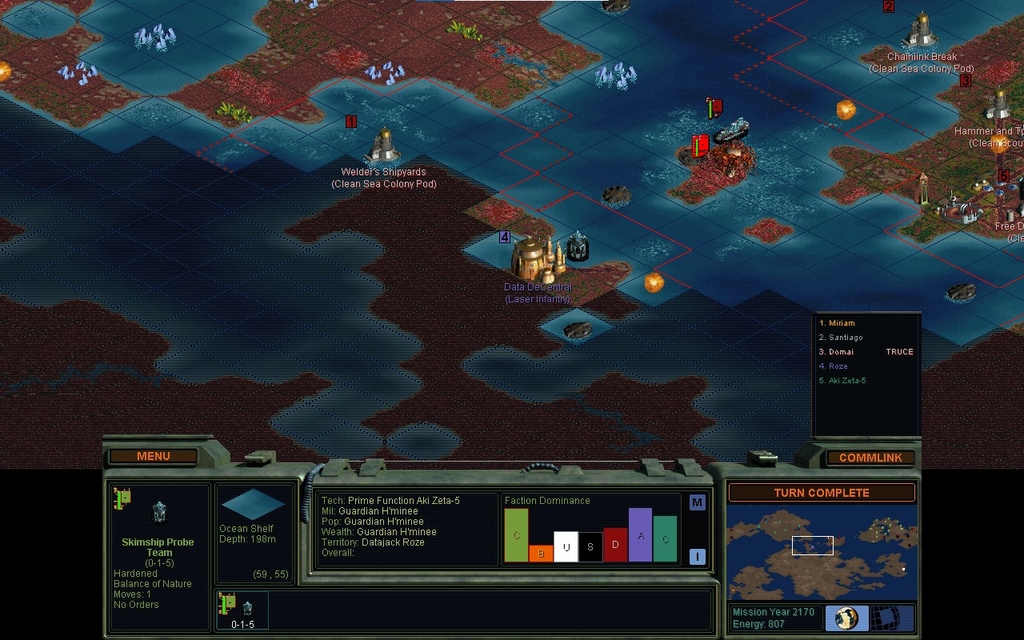Contact Domai from the faction list
Viewport: 1024px width, 640px height.
(x=838, y=352)
